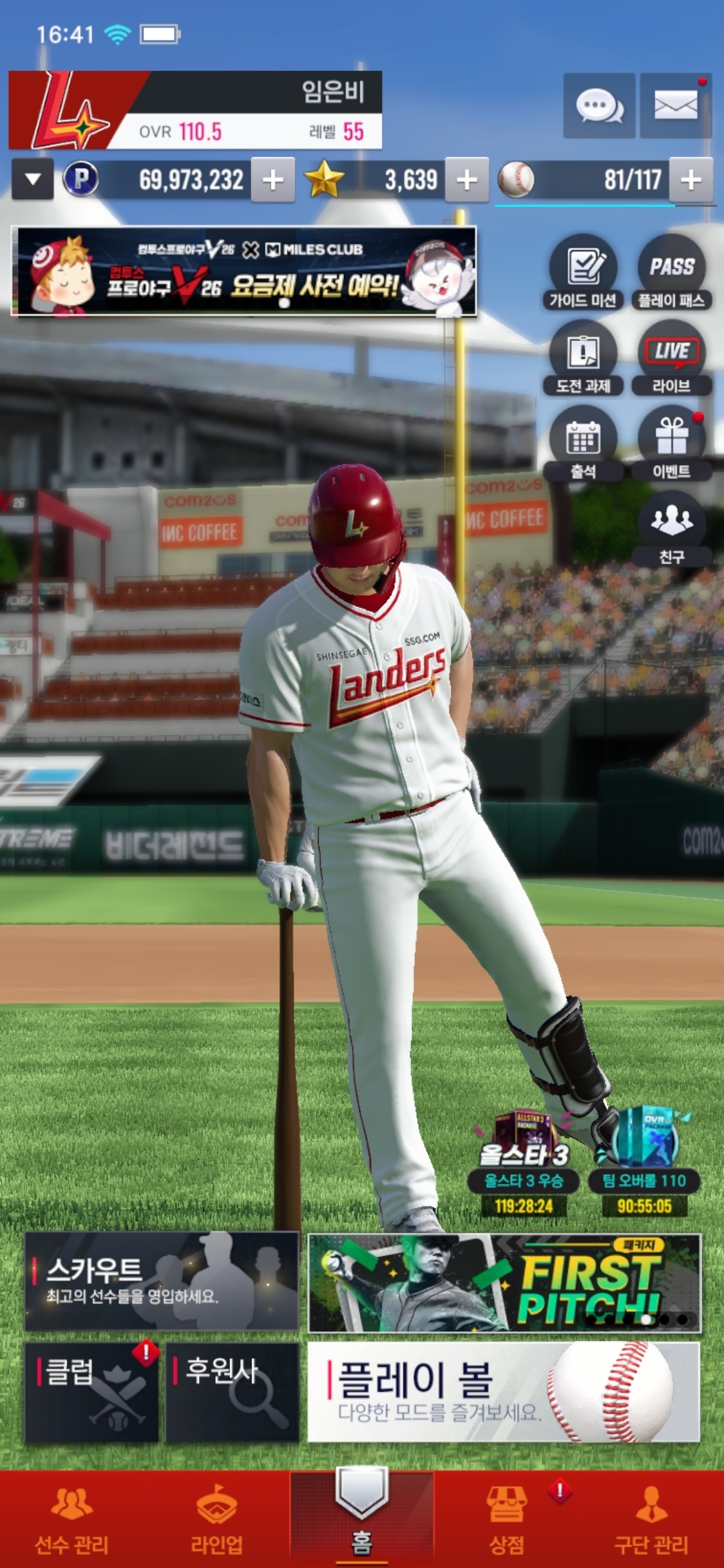Open the chat speech bubble icon
Viewport: 724px width, 1568px height.
pos(599,106)
